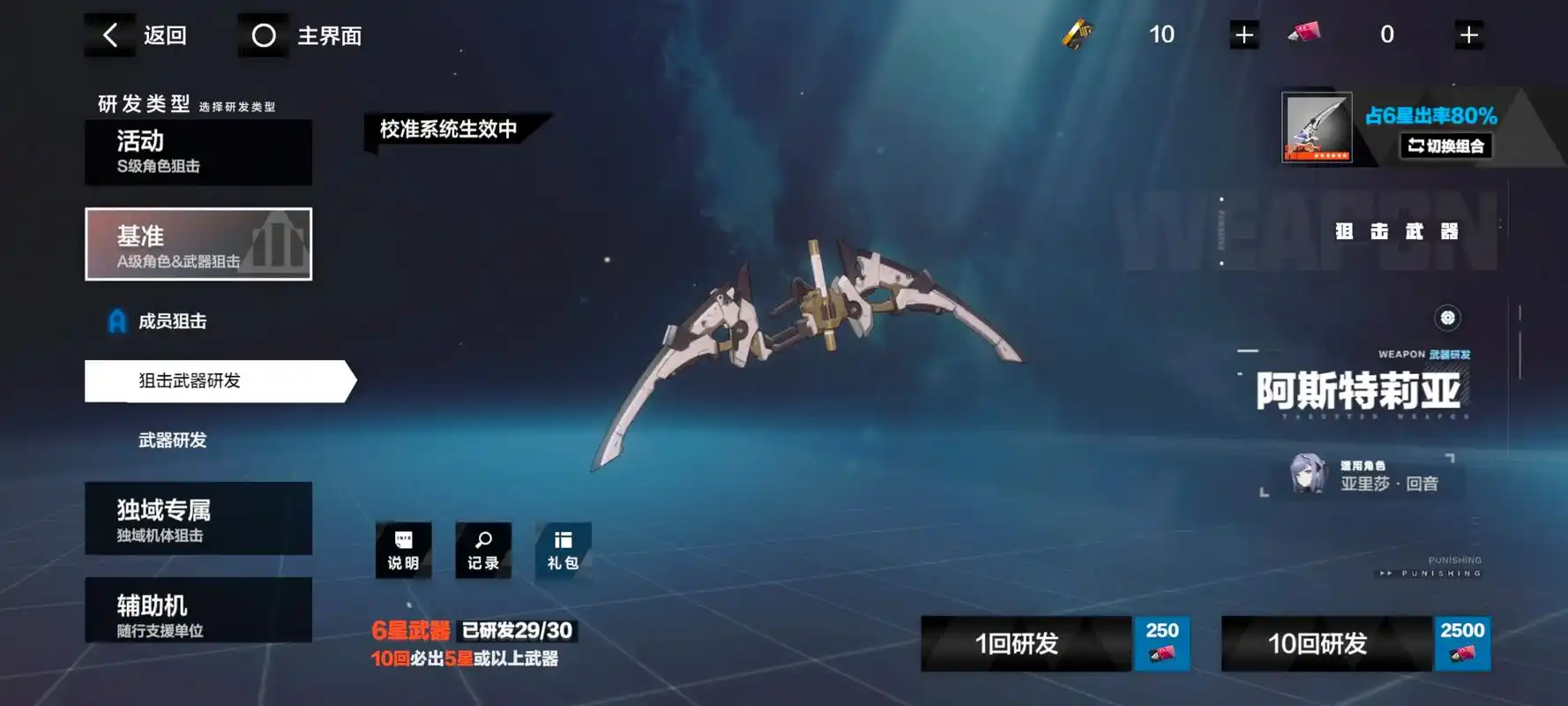
Task: Switch to the 基准 research tab
Action: (x=198, y=244)
